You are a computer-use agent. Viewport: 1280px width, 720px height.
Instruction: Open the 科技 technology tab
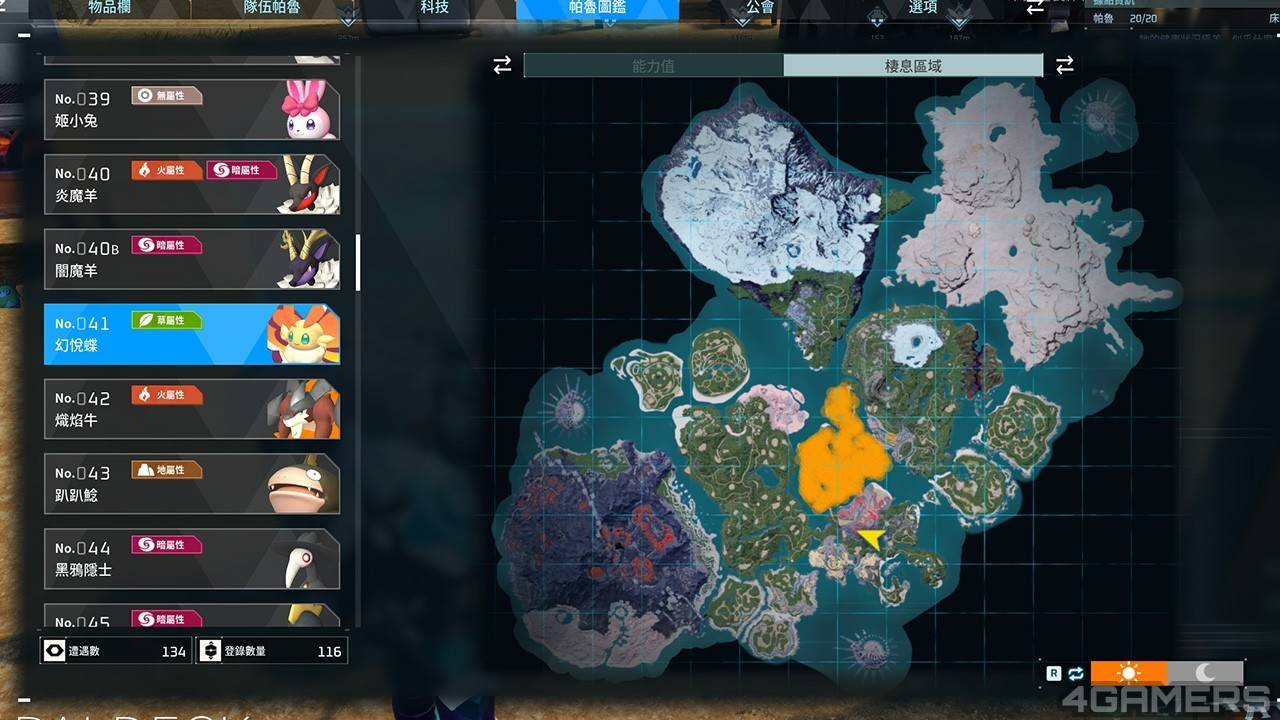[x=435, y=7]
